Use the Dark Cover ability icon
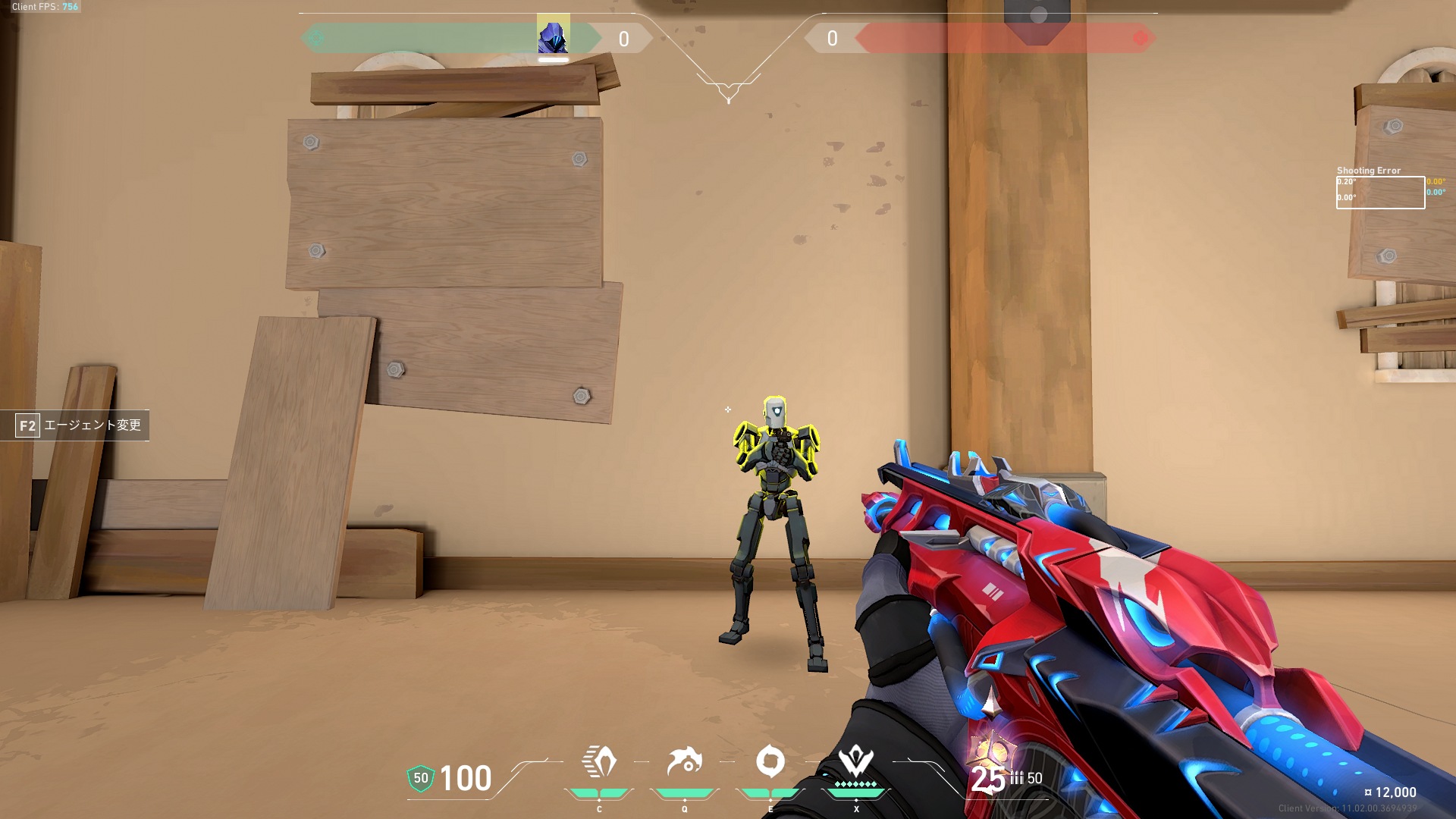The image size is (1456, 819). 770,761
